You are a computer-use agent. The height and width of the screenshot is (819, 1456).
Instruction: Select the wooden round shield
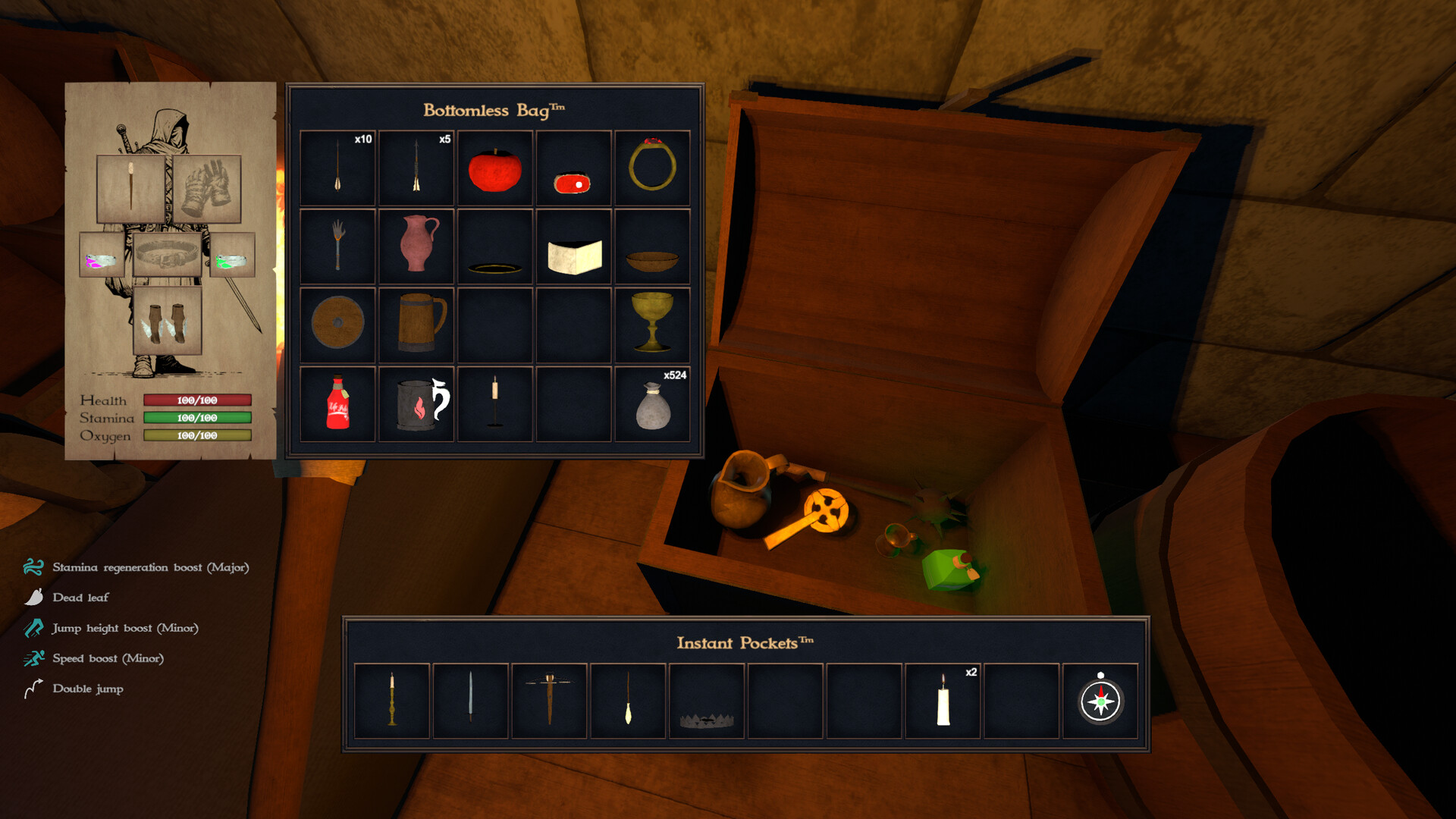coord(337,322)
